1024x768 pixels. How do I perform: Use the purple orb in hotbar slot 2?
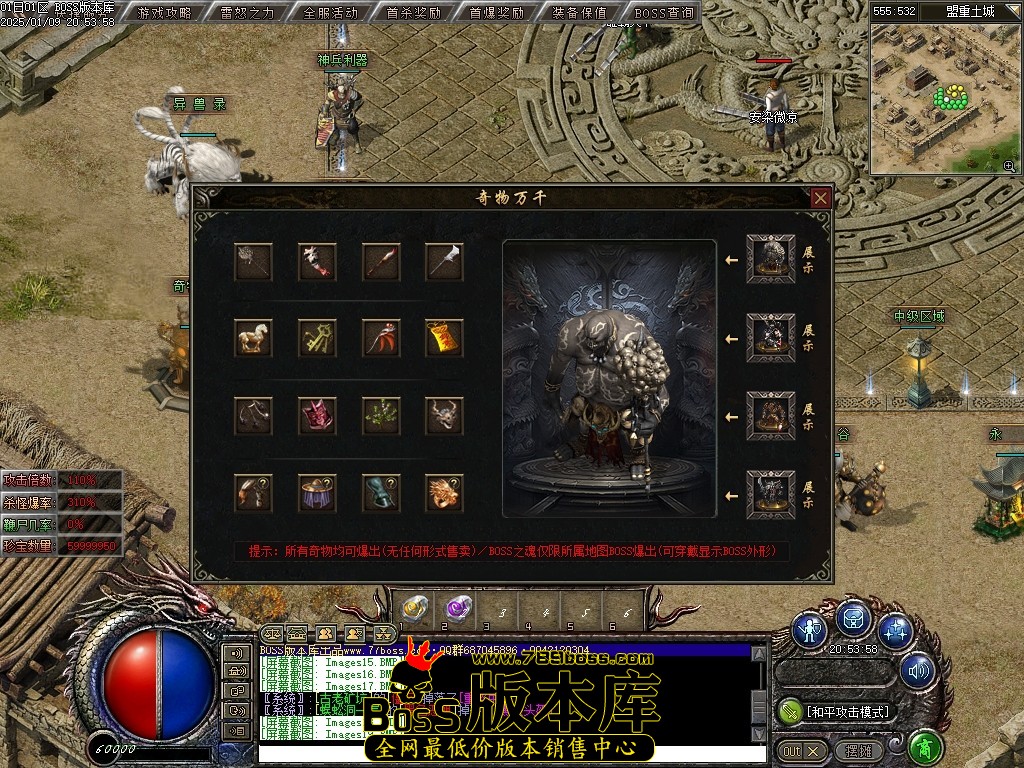459,607
